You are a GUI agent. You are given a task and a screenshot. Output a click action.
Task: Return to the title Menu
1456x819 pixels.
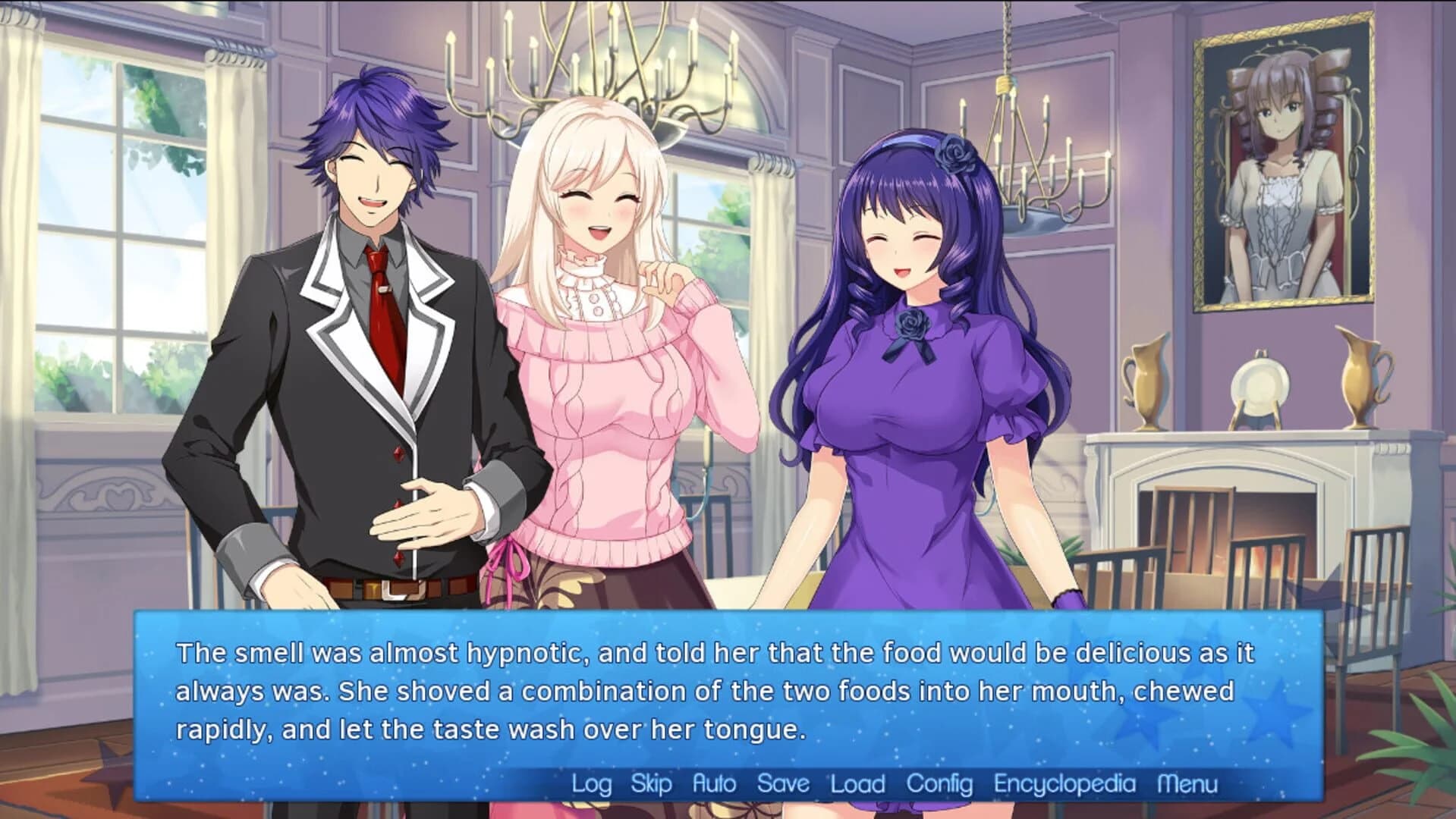pos(1187,783)
